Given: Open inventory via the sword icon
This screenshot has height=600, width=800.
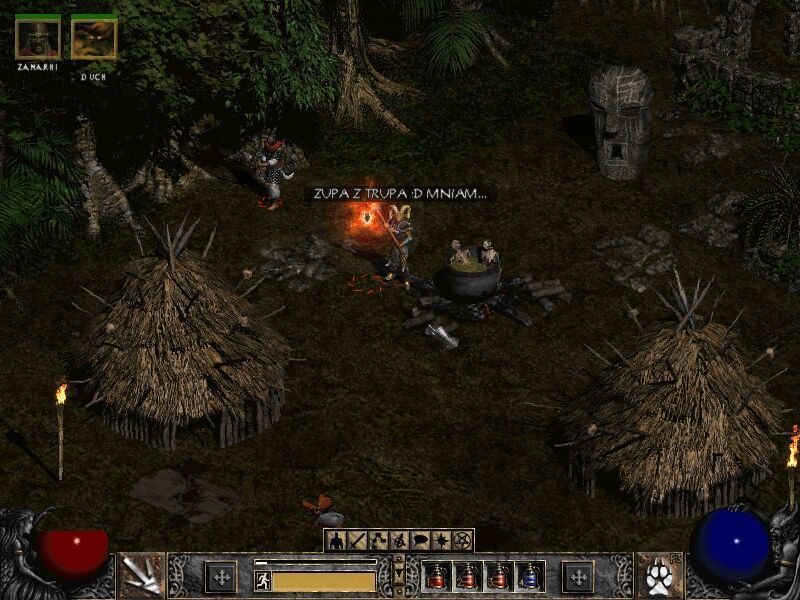Looking at the screenshot, I should tap(358, 541).
